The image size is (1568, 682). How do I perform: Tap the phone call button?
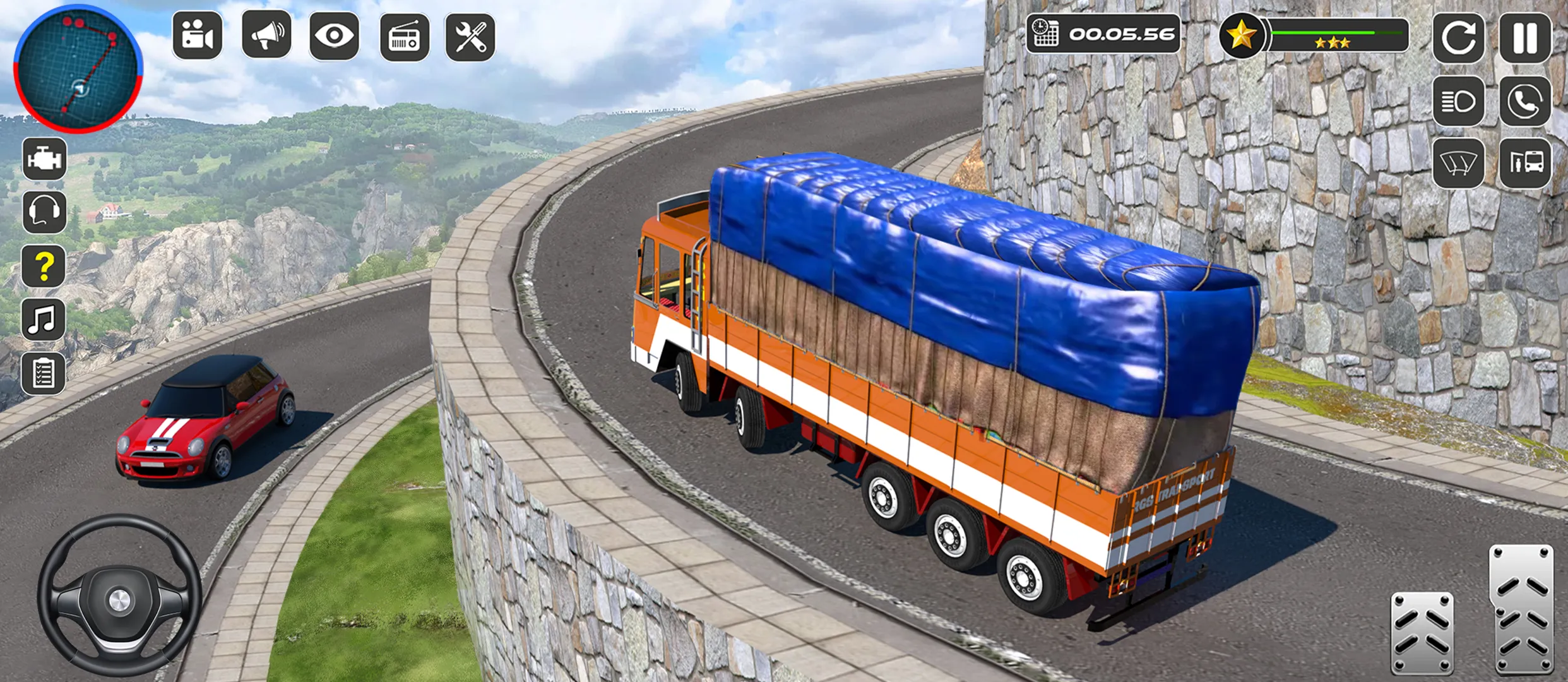(1525, 101)
